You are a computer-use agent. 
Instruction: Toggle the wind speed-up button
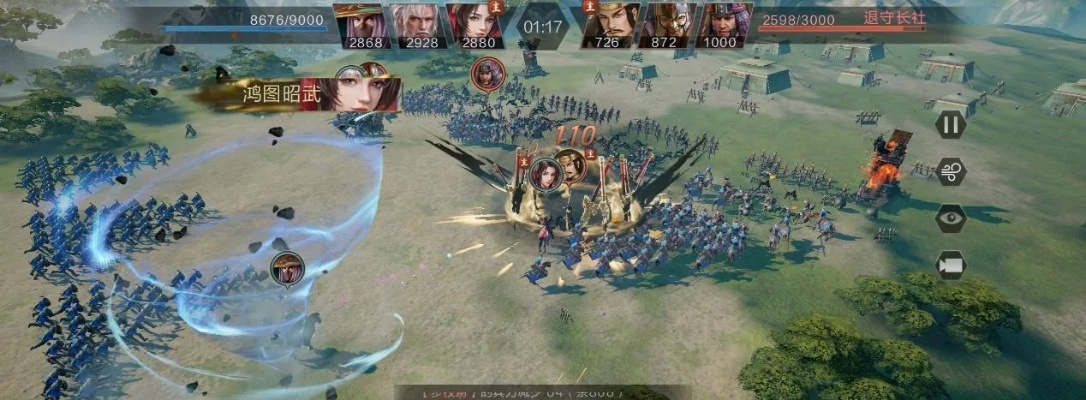950,171
